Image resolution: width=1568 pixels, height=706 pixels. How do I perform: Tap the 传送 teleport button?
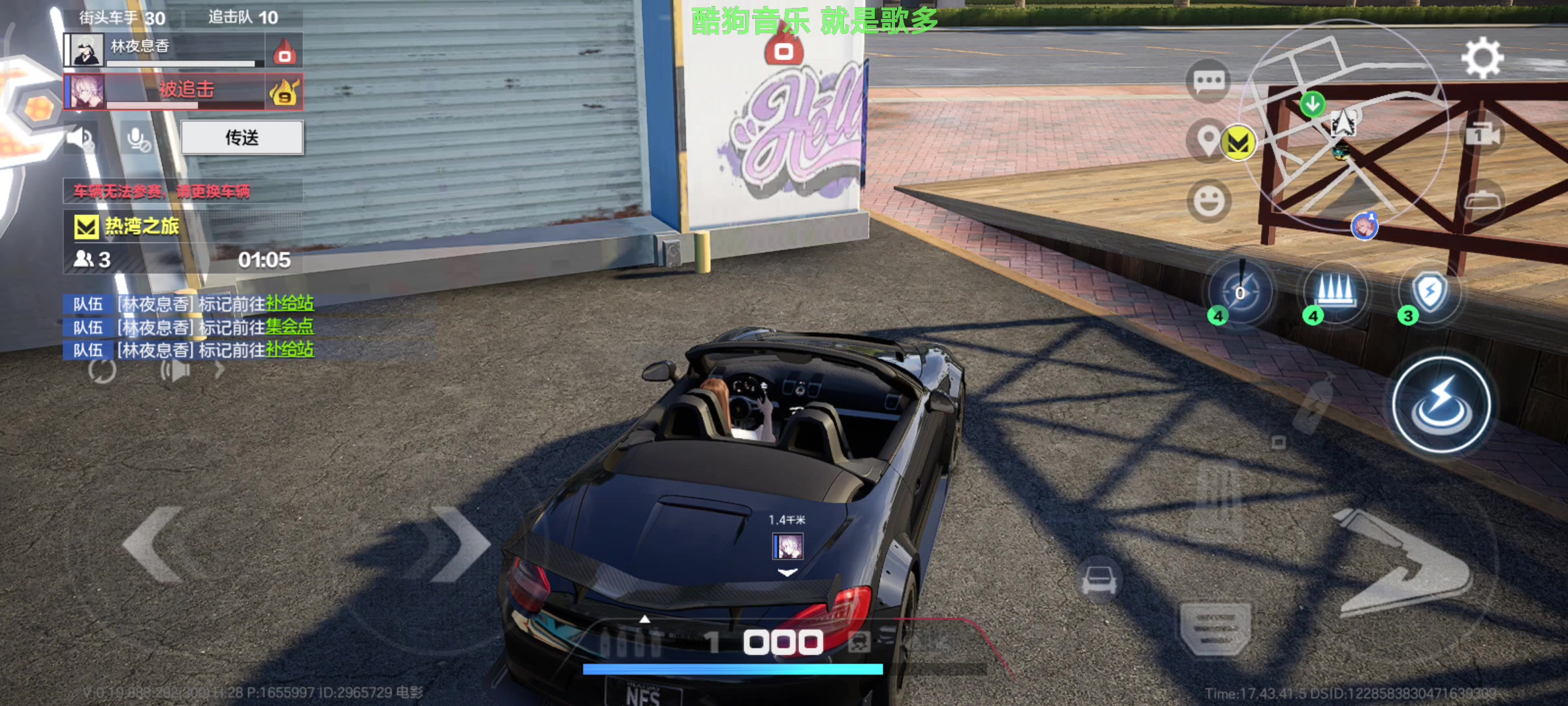(x=242, y=137)
